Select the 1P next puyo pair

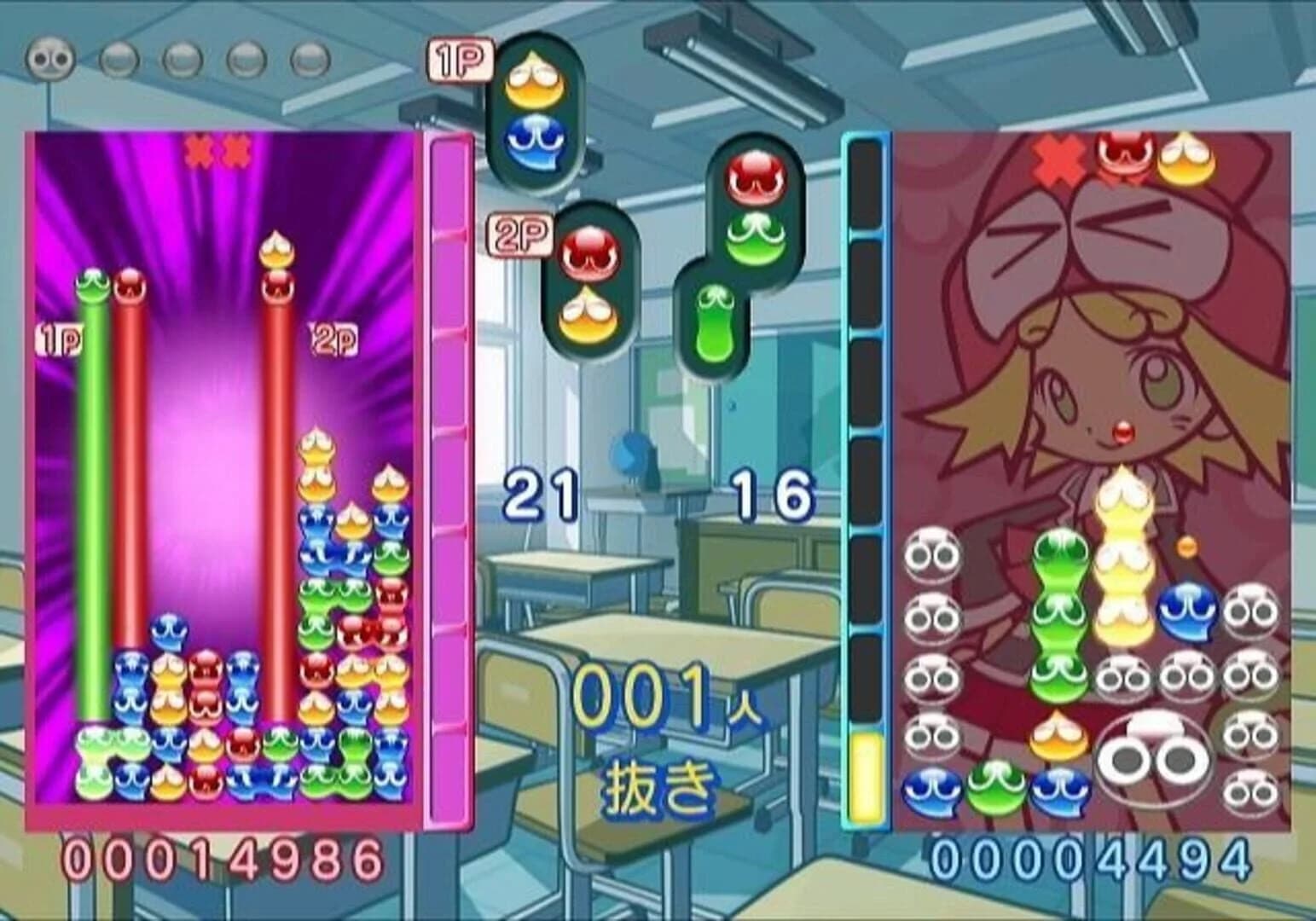point(533,111)
